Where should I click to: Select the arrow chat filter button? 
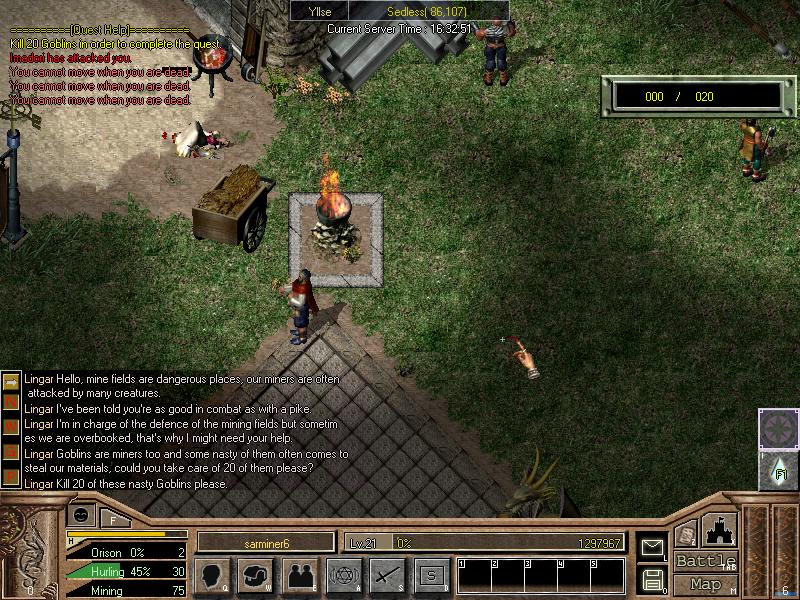(x=11, y=381)
